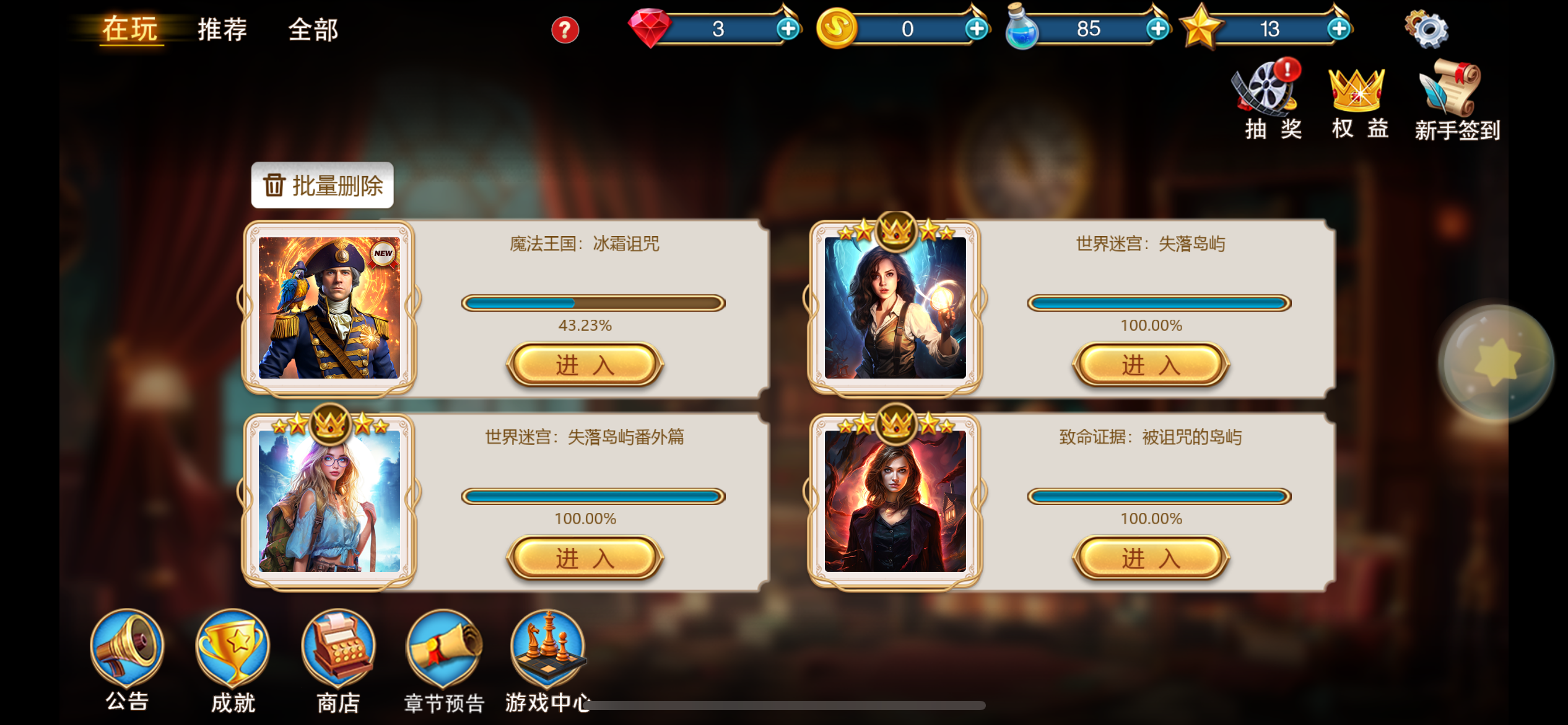
Task: Click the red question mark help icon
Action: coord(567,29)
